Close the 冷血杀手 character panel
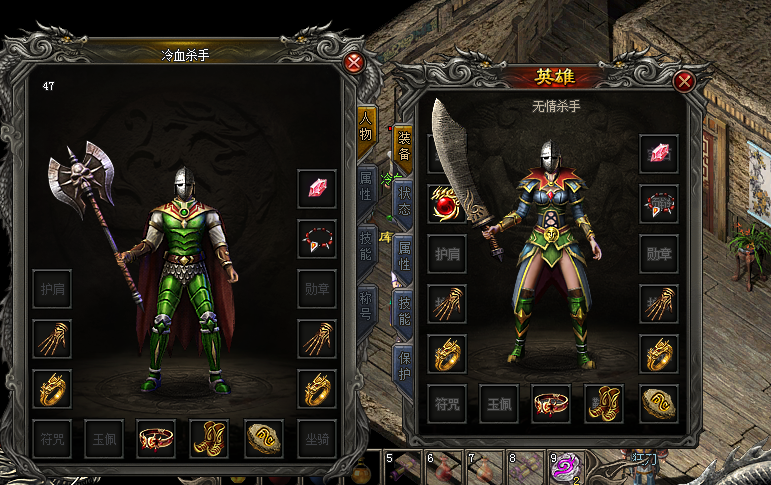771x485 pixels. point(353,63)
